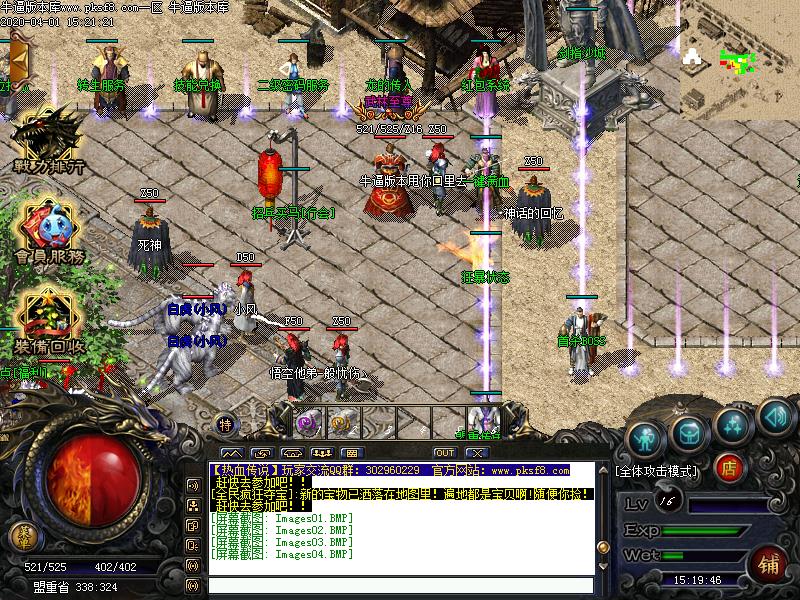Click the mountain icon button above the chat
This screenshot has width=800, height=600.
point(232,453)
